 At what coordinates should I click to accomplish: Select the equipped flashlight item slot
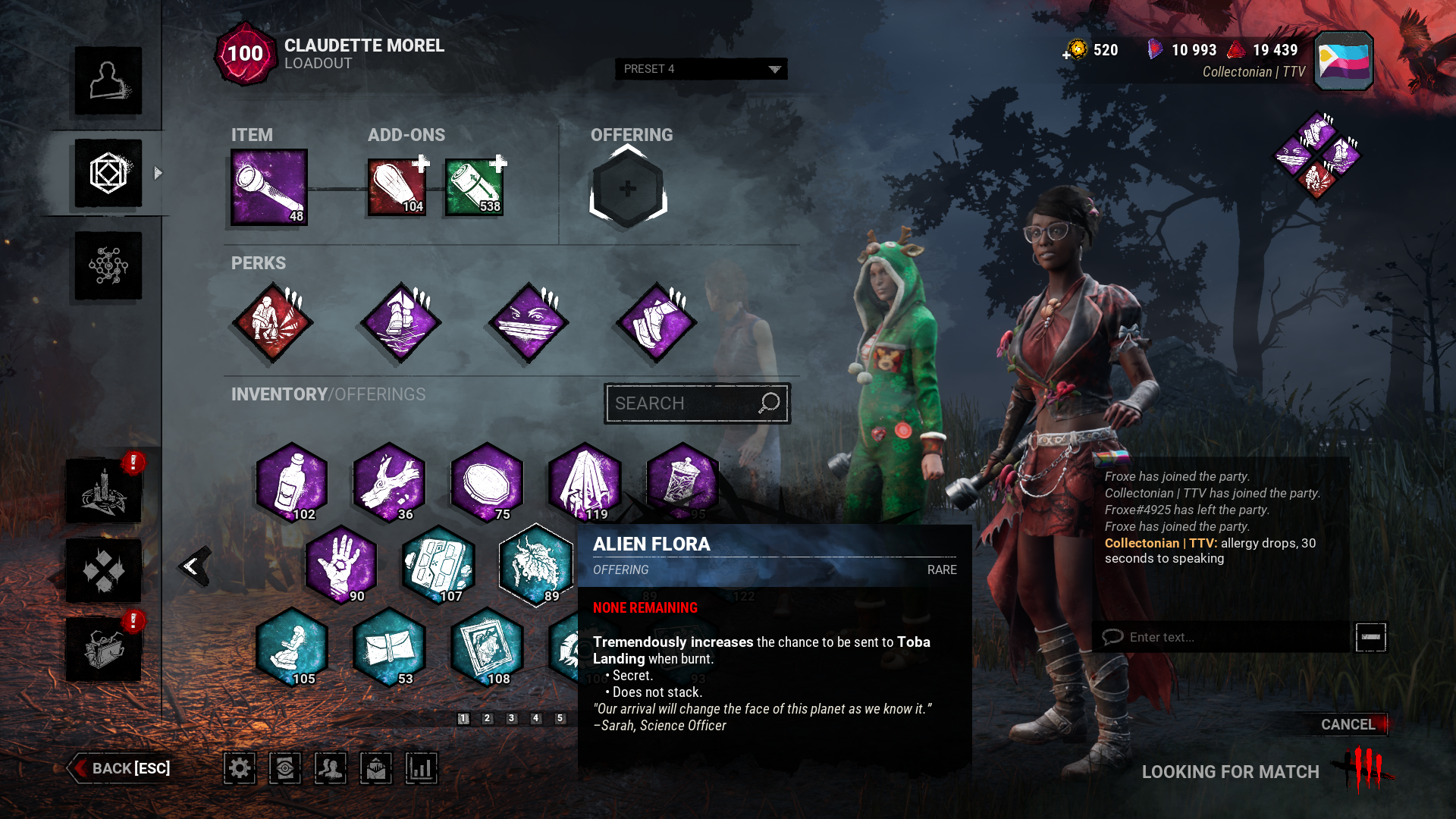point(269,187)
